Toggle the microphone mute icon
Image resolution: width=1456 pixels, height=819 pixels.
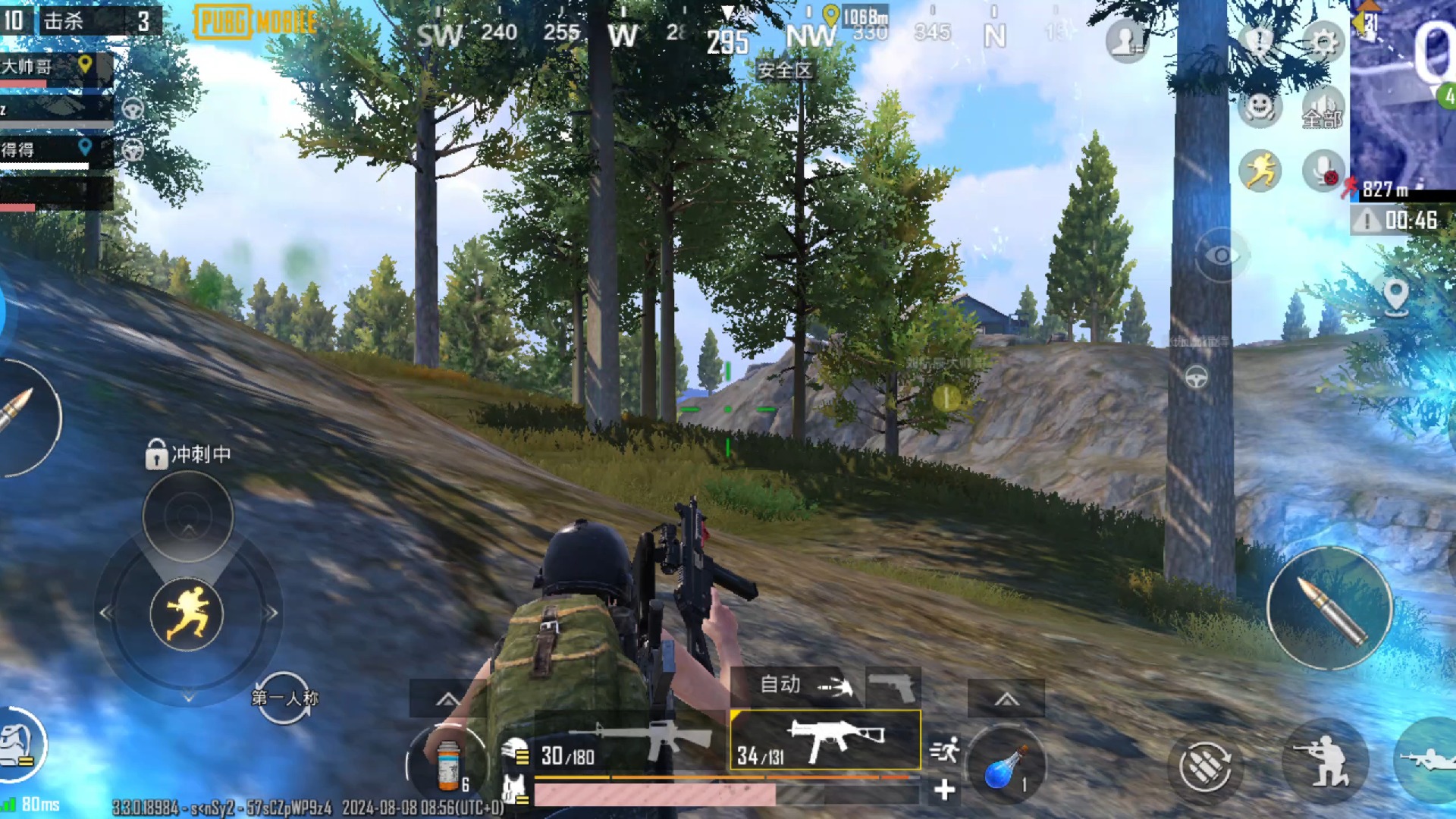click(1323, 170)
